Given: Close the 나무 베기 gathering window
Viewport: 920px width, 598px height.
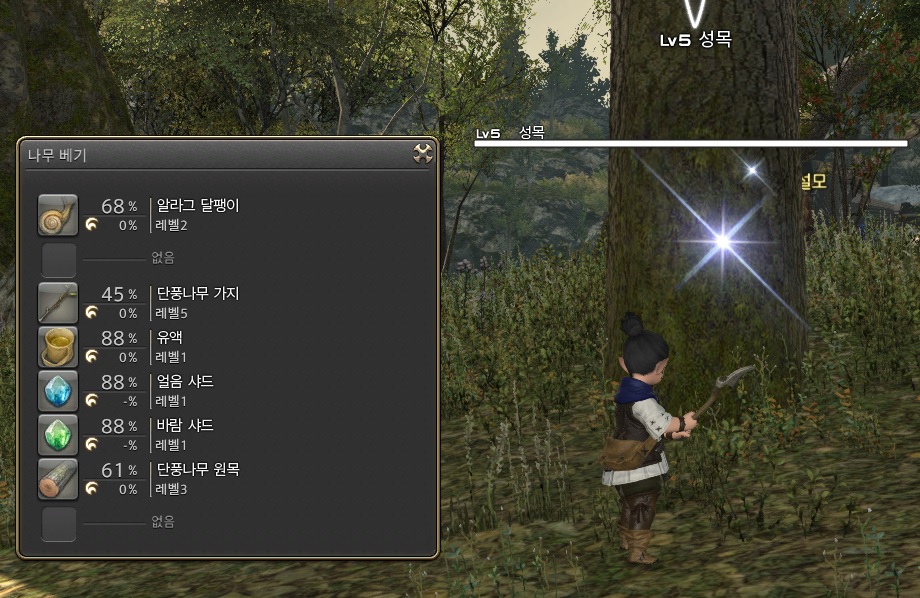Looking at the screenshot, I should point(422,153).
